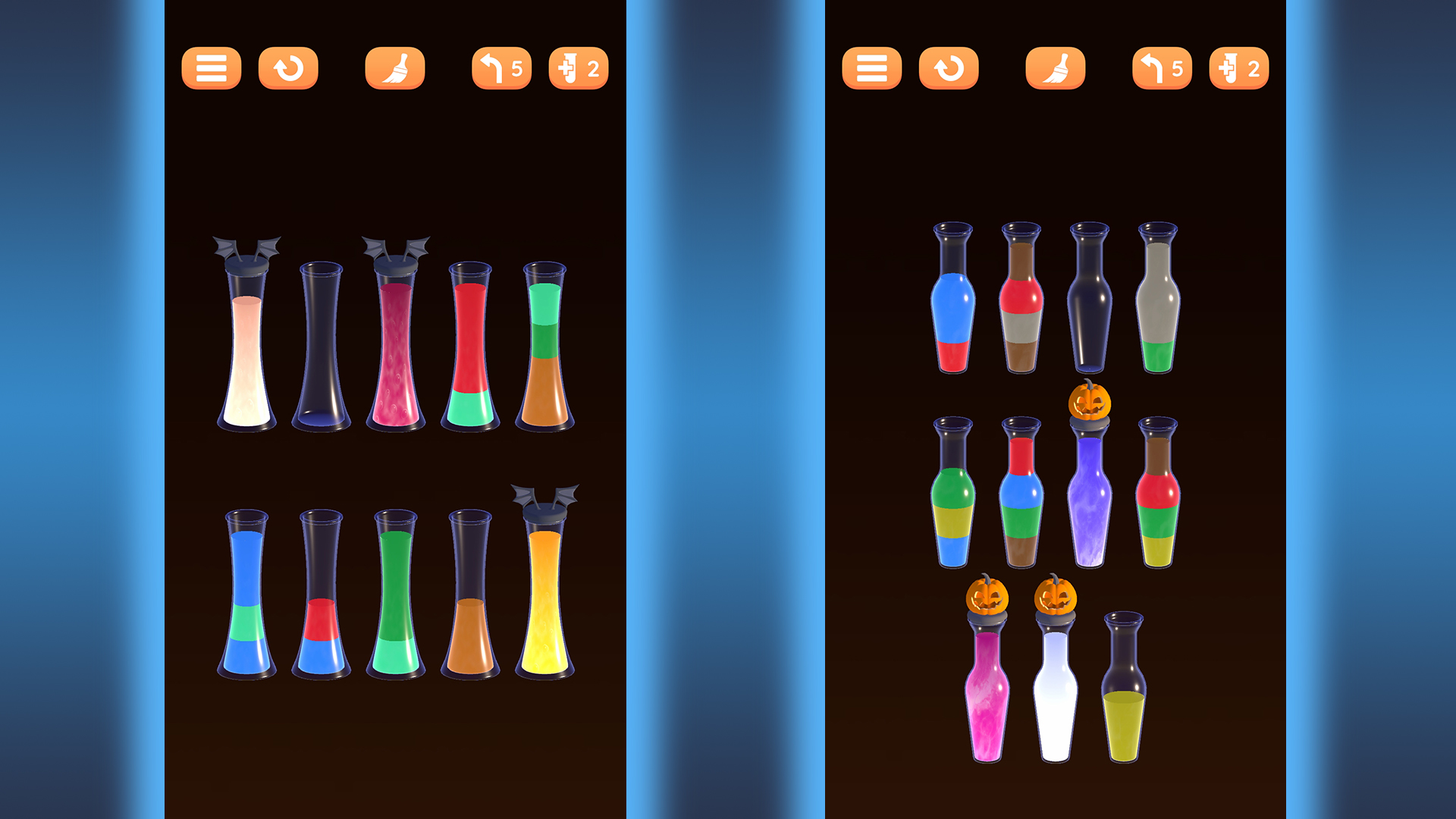Select the broom tool on the right panel
Viewport: 1456px width, 819px height.
coord(1056,68)
